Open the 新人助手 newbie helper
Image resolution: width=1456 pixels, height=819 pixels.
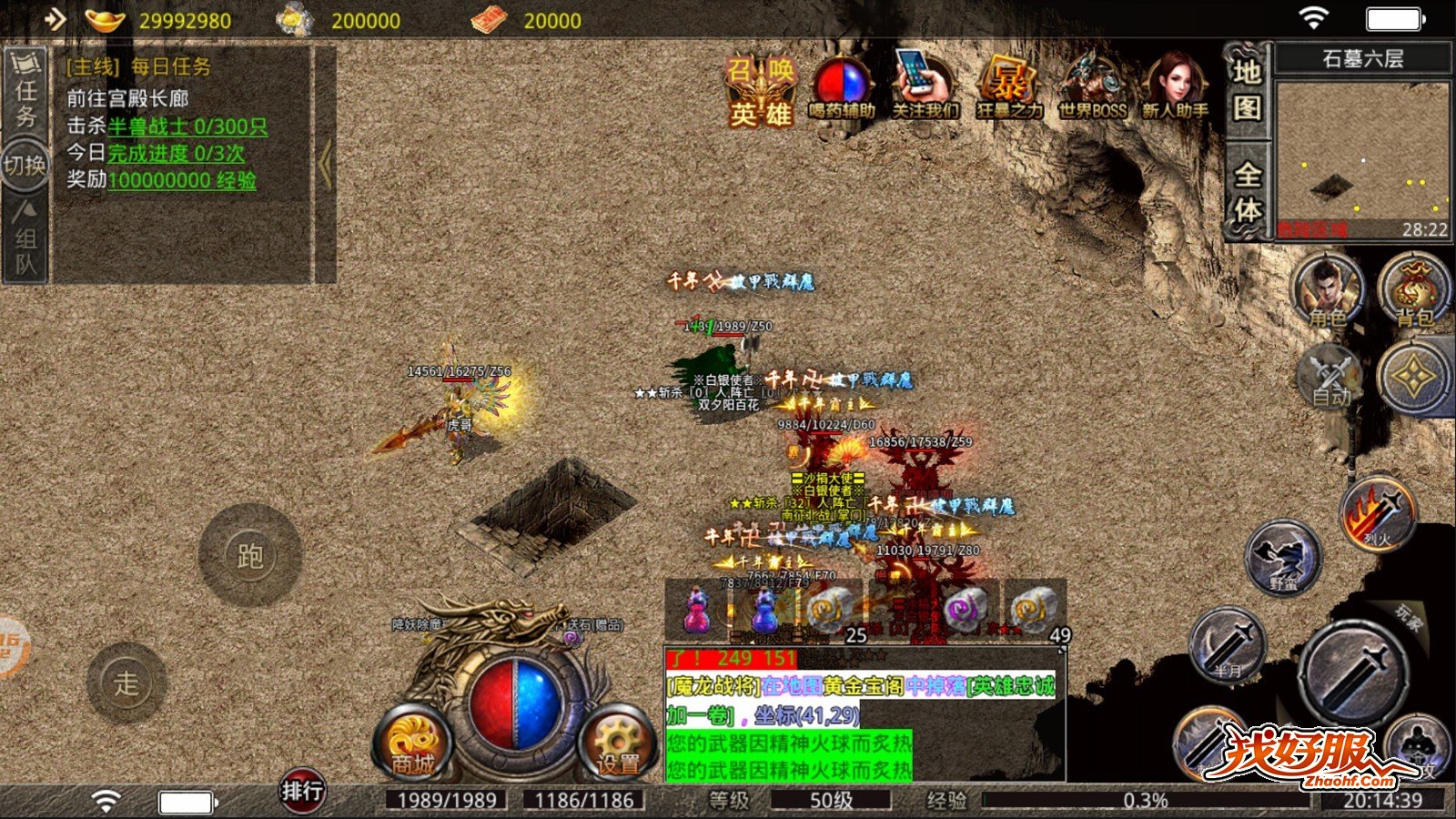(1175, 89)
